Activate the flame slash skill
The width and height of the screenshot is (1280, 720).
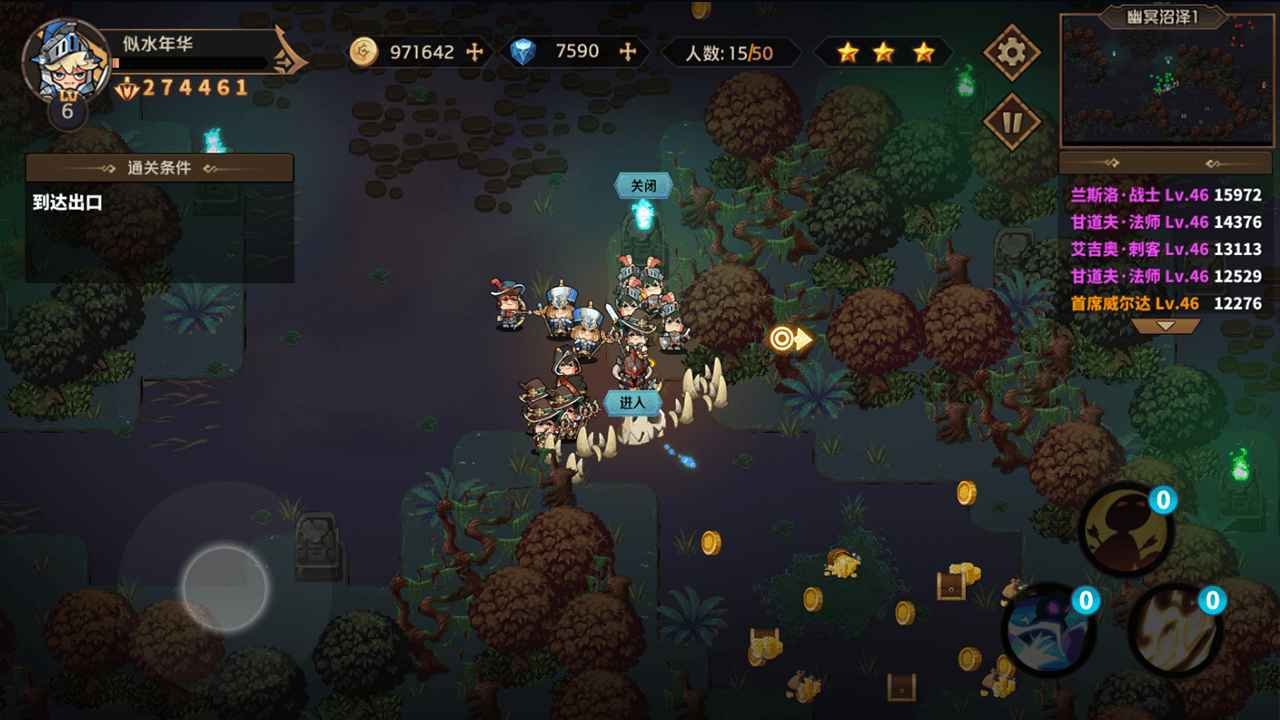(x=1175, y=630)
